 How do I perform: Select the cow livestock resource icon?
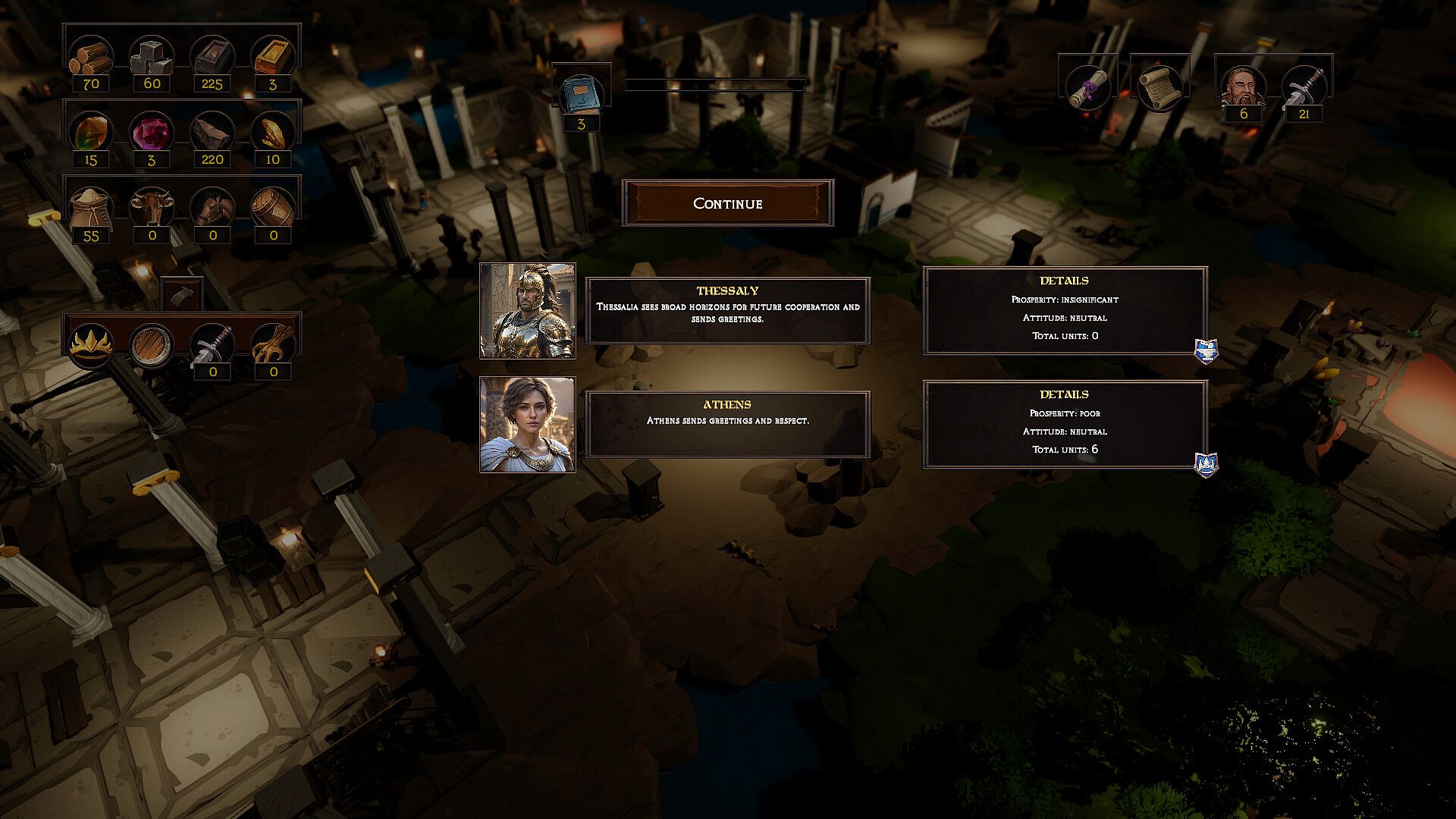152,206
